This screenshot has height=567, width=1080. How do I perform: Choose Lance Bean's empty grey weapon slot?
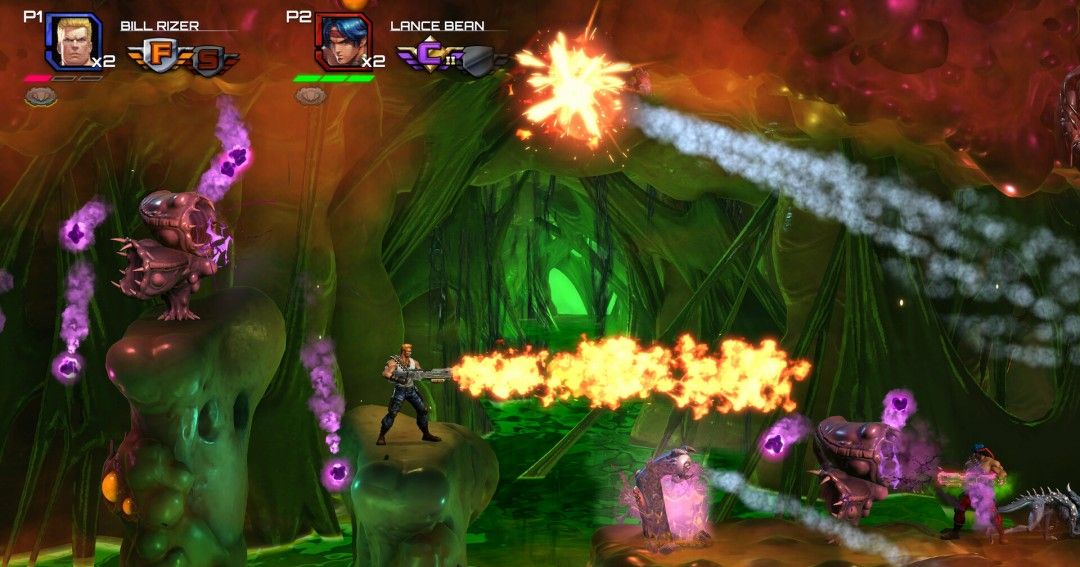481,62
